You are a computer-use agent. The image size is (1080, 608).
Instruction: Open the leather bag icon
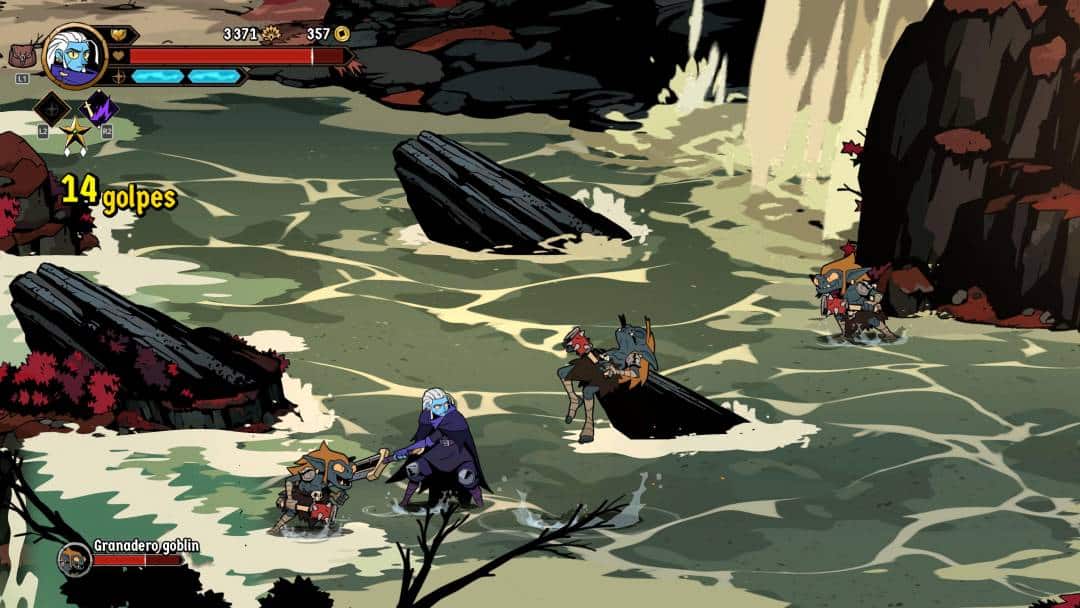22,55
